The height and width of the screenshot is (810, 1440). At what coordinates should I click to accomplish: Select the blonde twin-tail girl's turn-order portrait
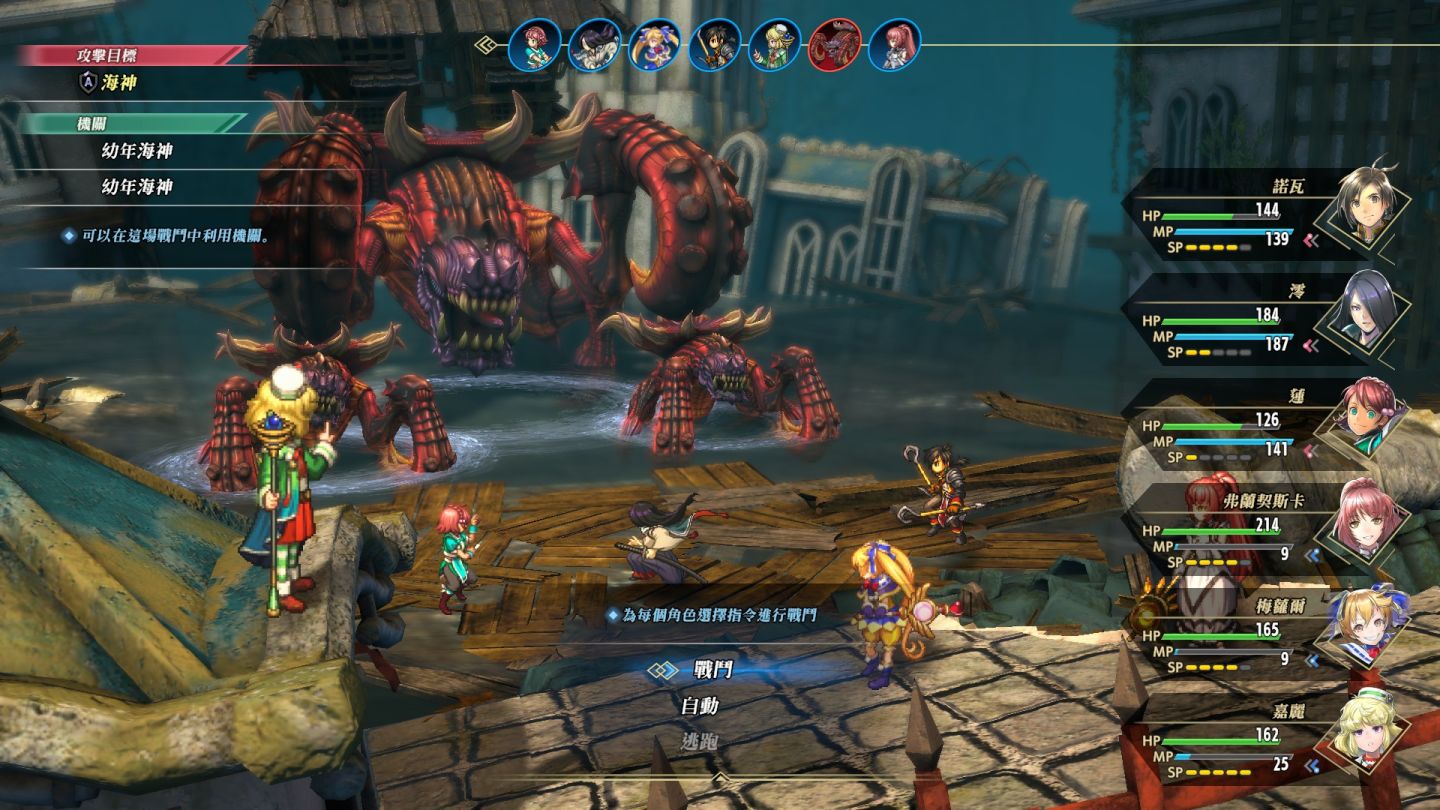coord(654,46)
